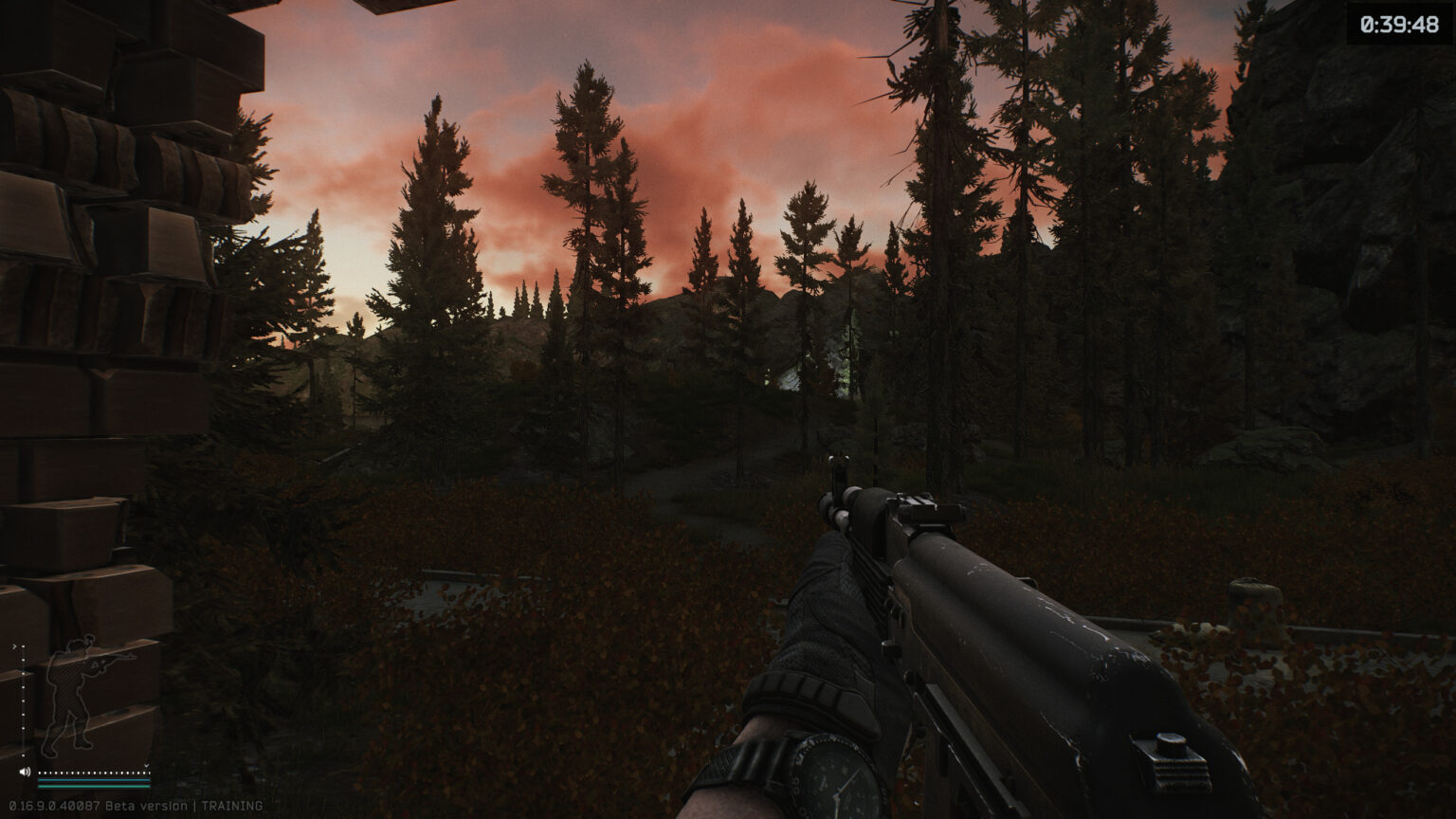Click the speaker noise indicator icon
This screenshot has width=1456, height=819.
(25, 771)
